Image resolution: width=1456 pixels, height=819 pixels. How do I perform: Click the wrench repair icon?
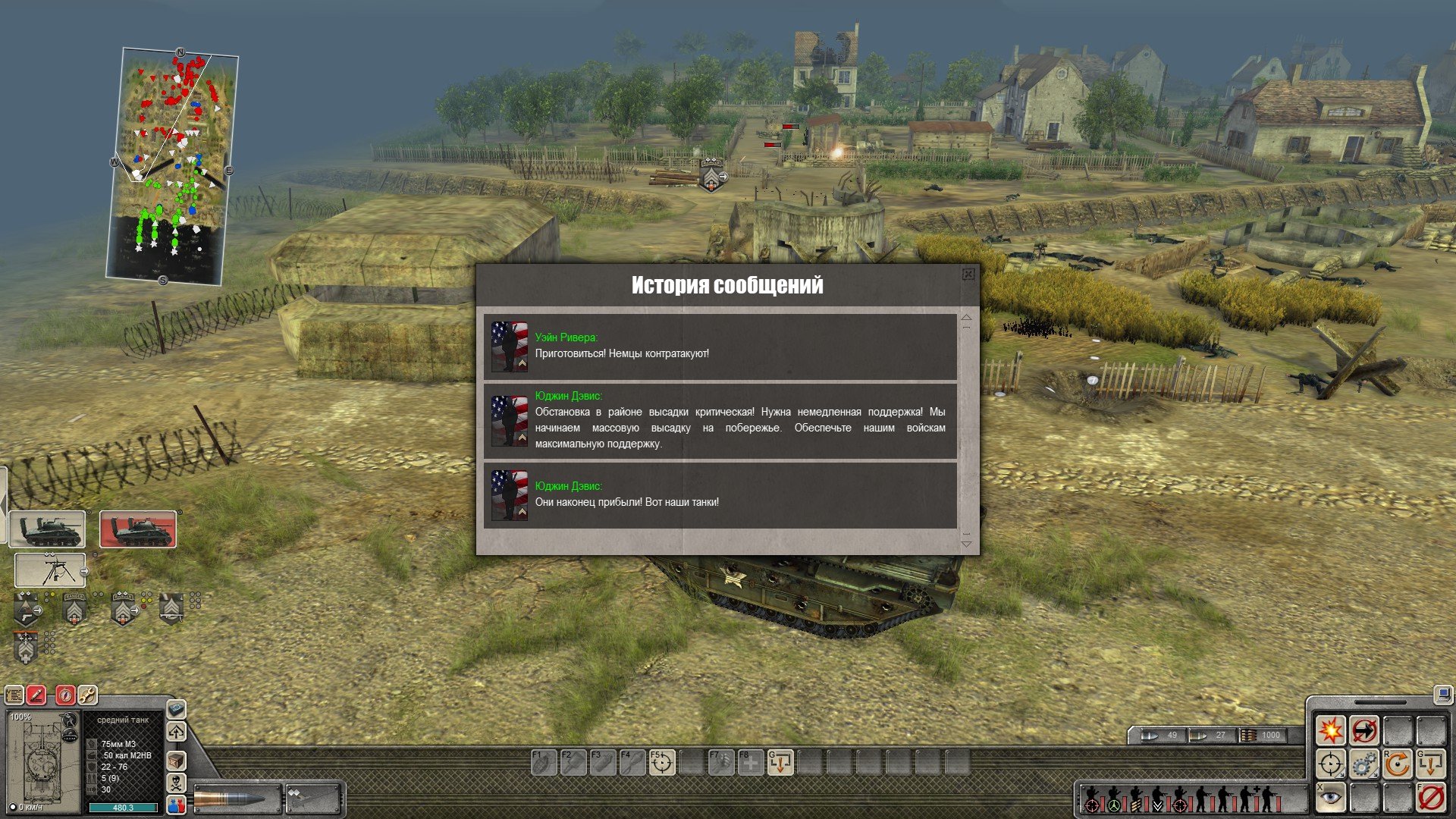[x=87, y=695]
